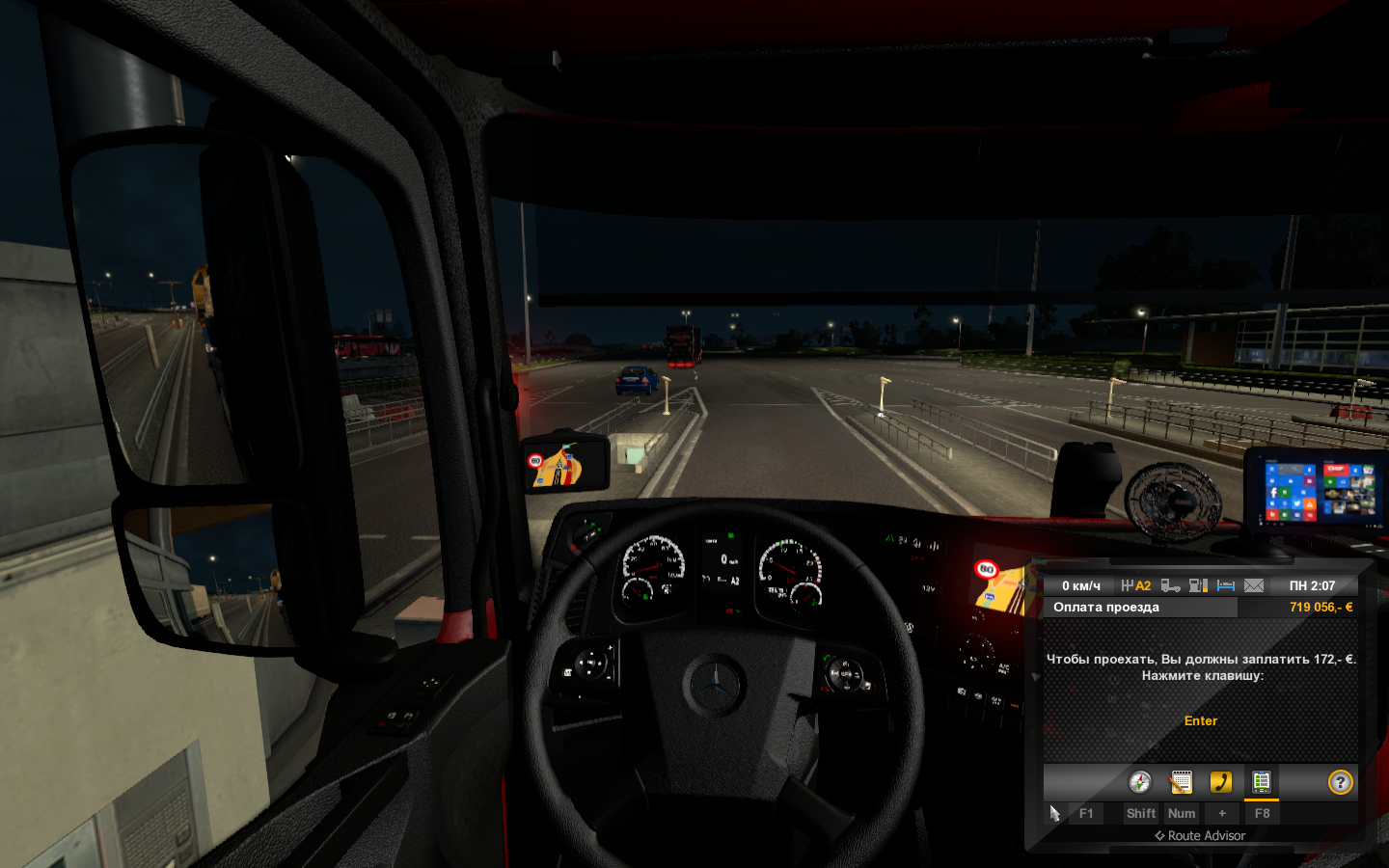Select the info screen tab in Route Advisor
1389x868 pixels.
(1261, 782)
